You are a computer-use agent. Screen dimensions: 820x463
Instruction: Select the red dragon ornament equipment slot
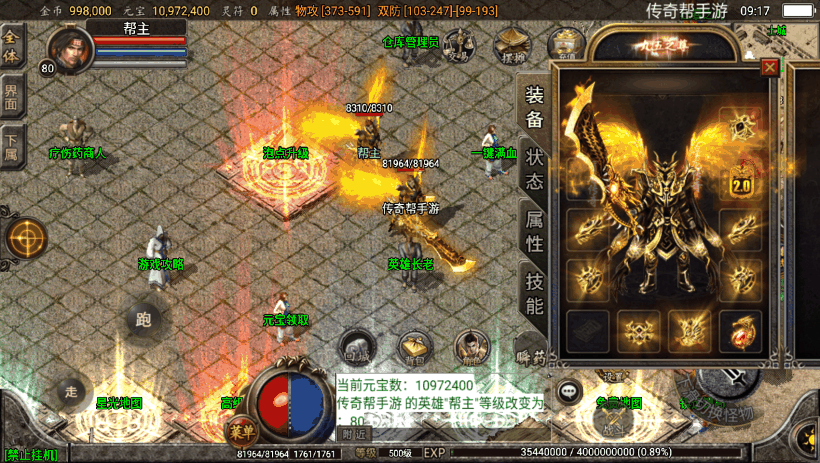coord(742,328)
